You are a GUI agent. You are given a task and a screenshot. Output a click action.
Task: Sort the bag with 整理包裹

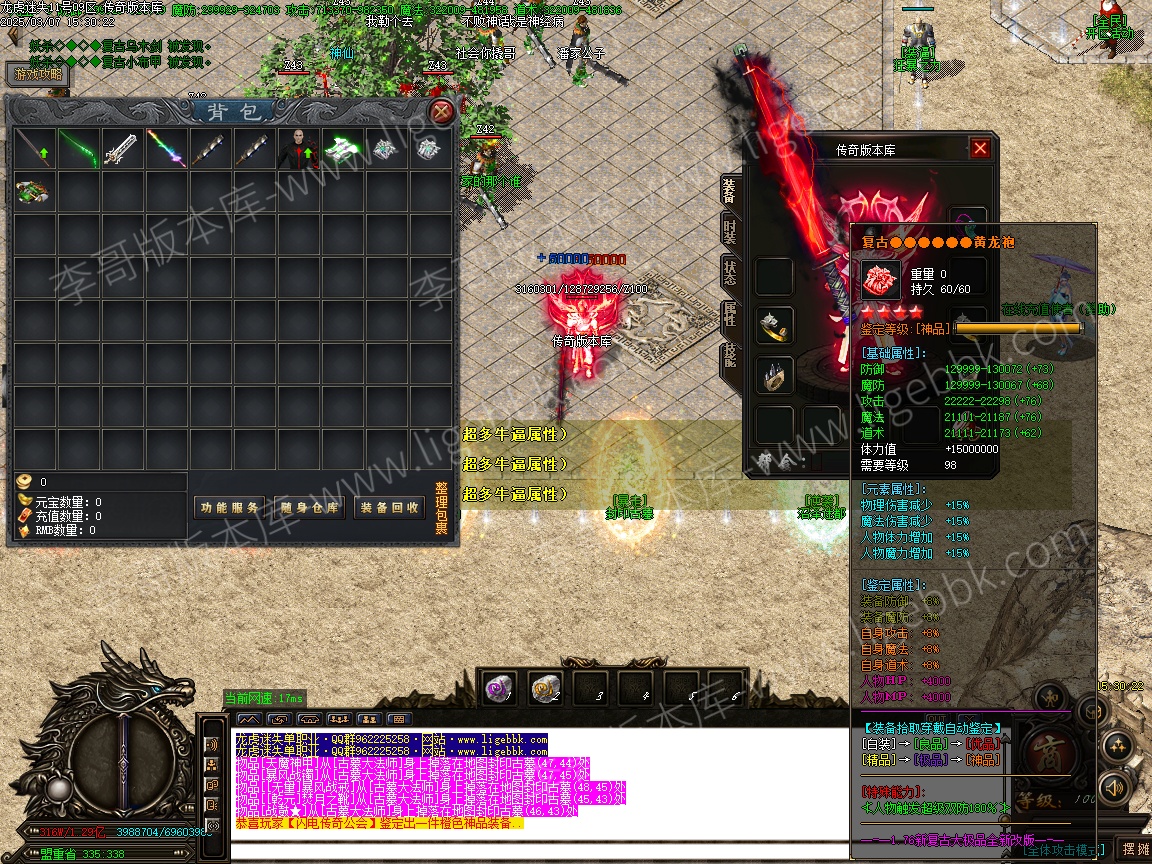coord(441,508)
